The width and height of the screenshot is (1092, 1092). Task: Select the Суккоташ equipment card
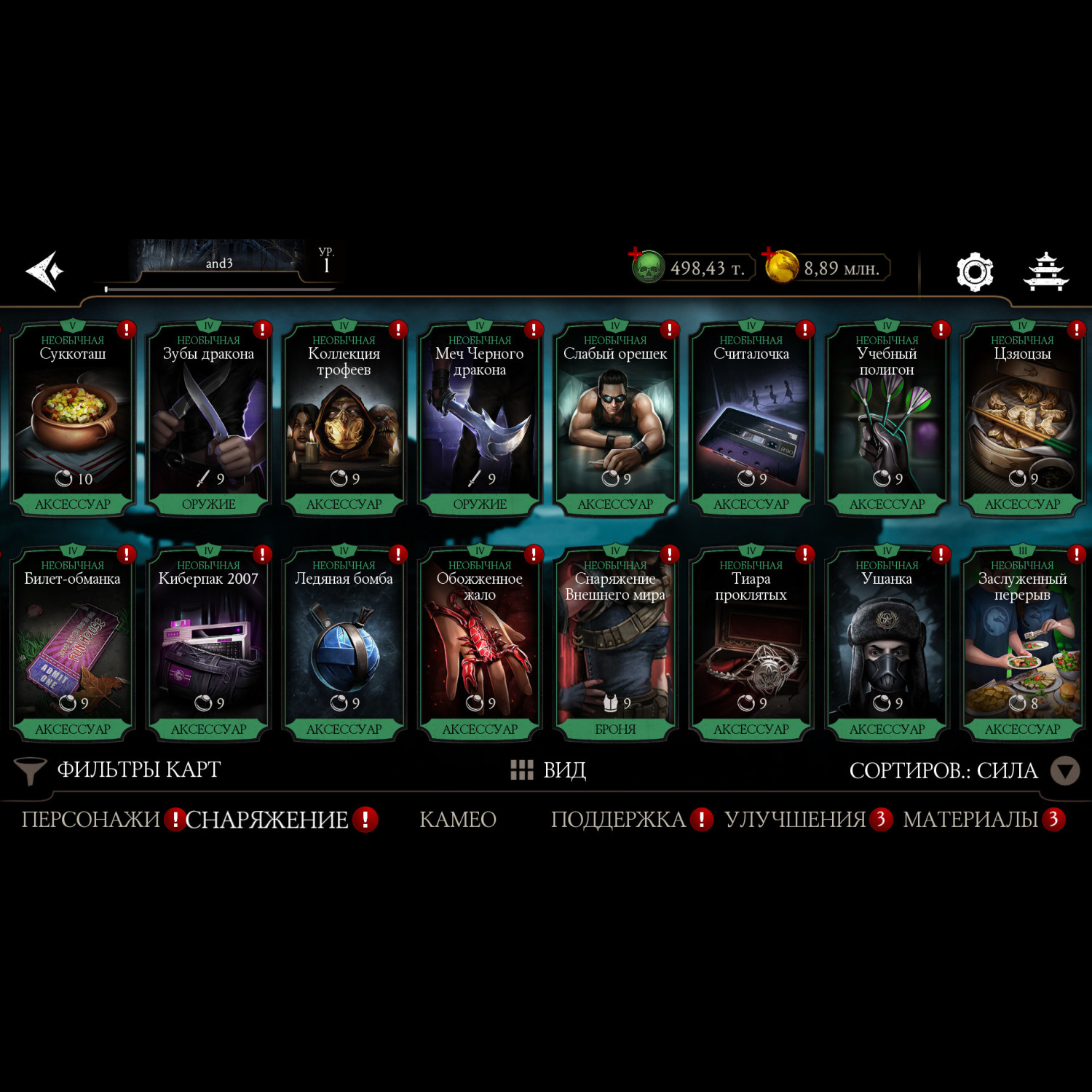73,419
